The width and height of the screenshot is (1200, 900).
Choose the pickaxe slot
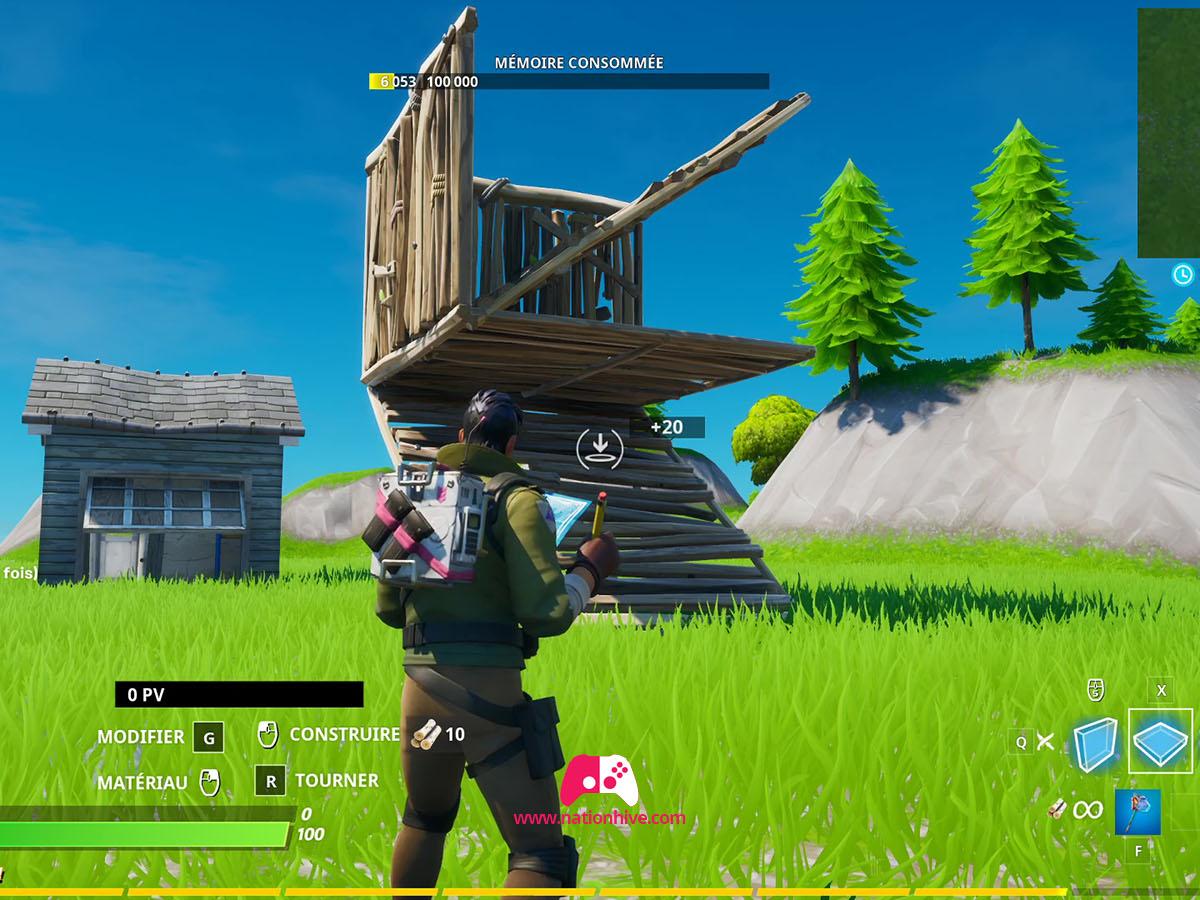point(1138,811)
